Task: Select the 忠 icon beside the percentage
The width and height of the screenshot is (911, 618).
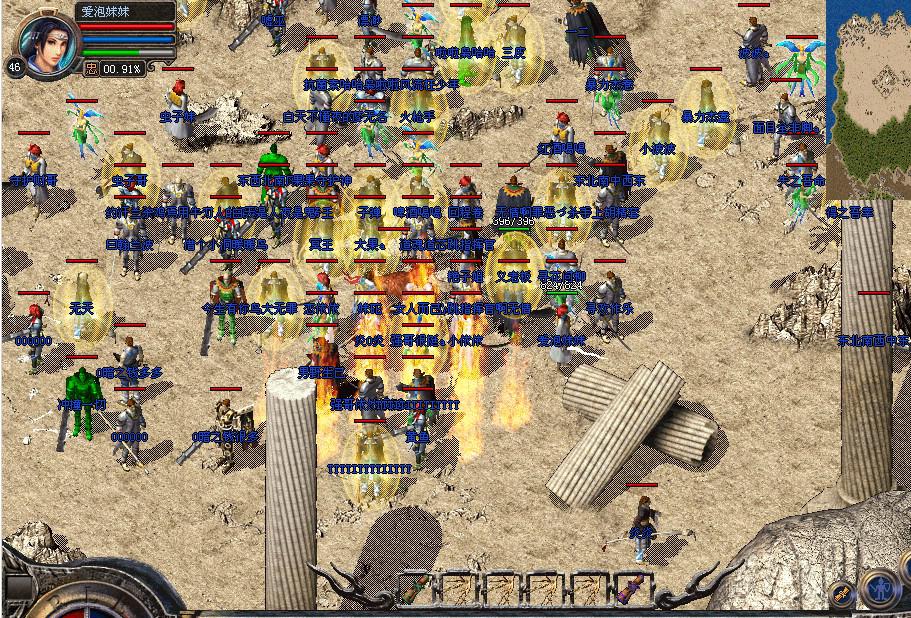Action: pos(91,69)
